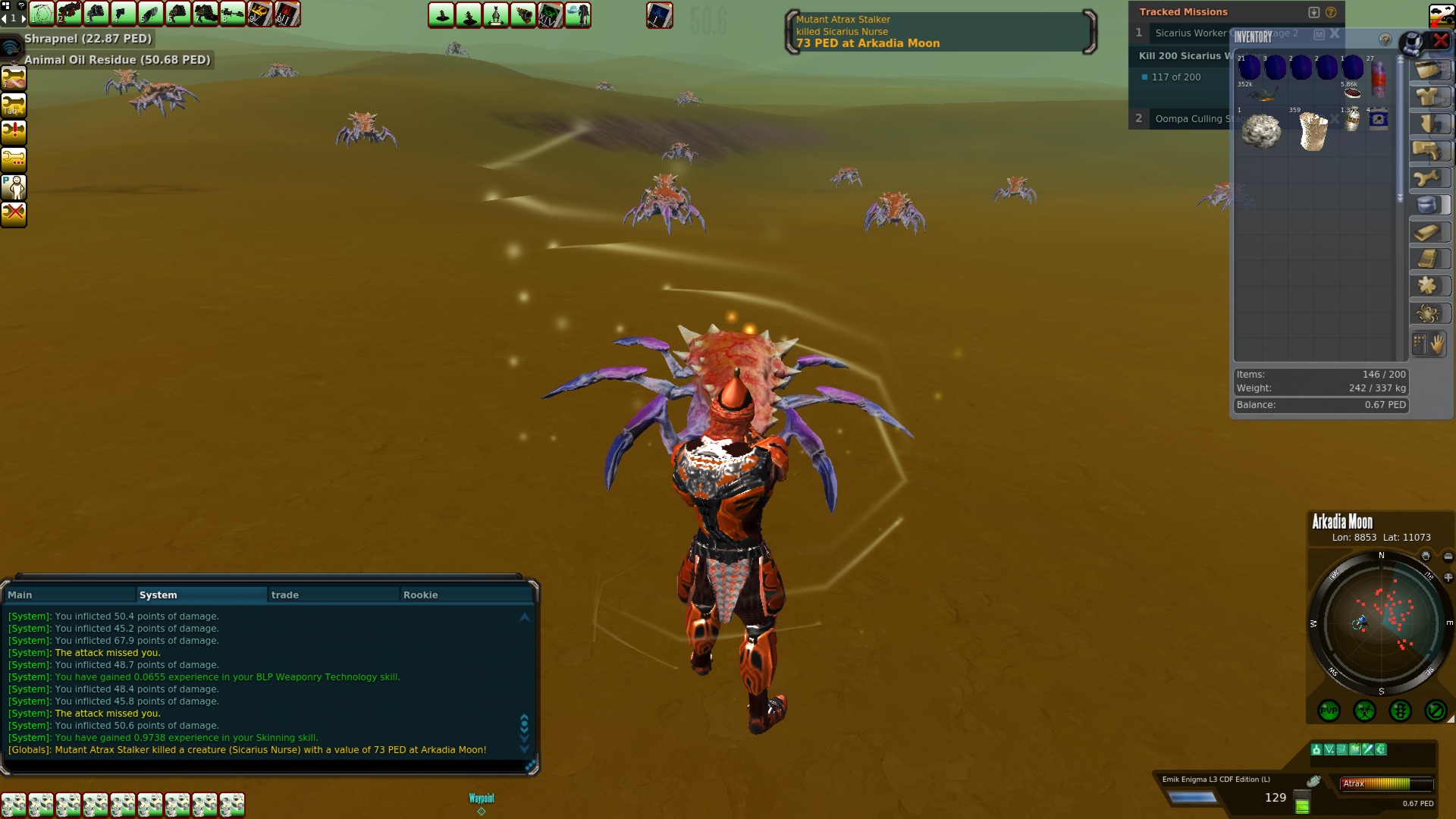Select the white wool item in inventory
This screenshot has width=1456, height=819.
coord(1261,131)
